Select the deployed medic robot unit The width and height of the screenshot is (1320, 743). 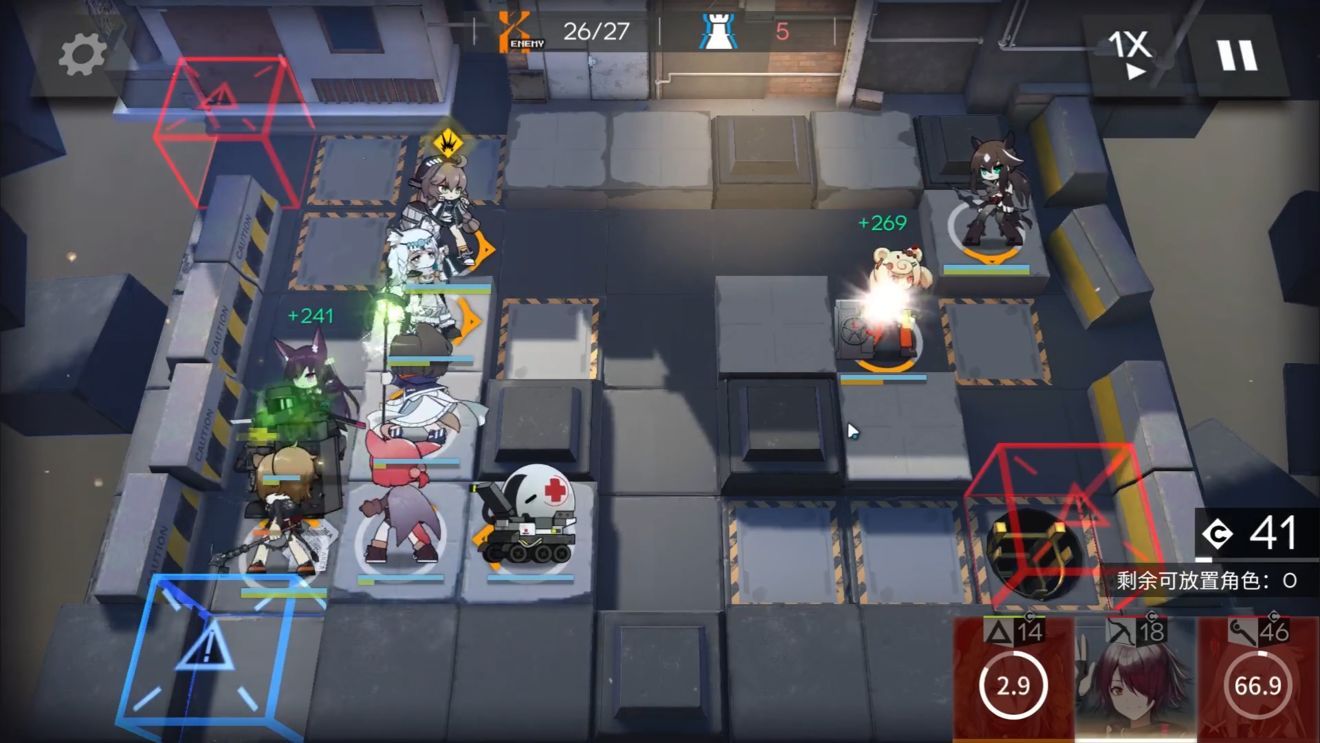(529, 522)
